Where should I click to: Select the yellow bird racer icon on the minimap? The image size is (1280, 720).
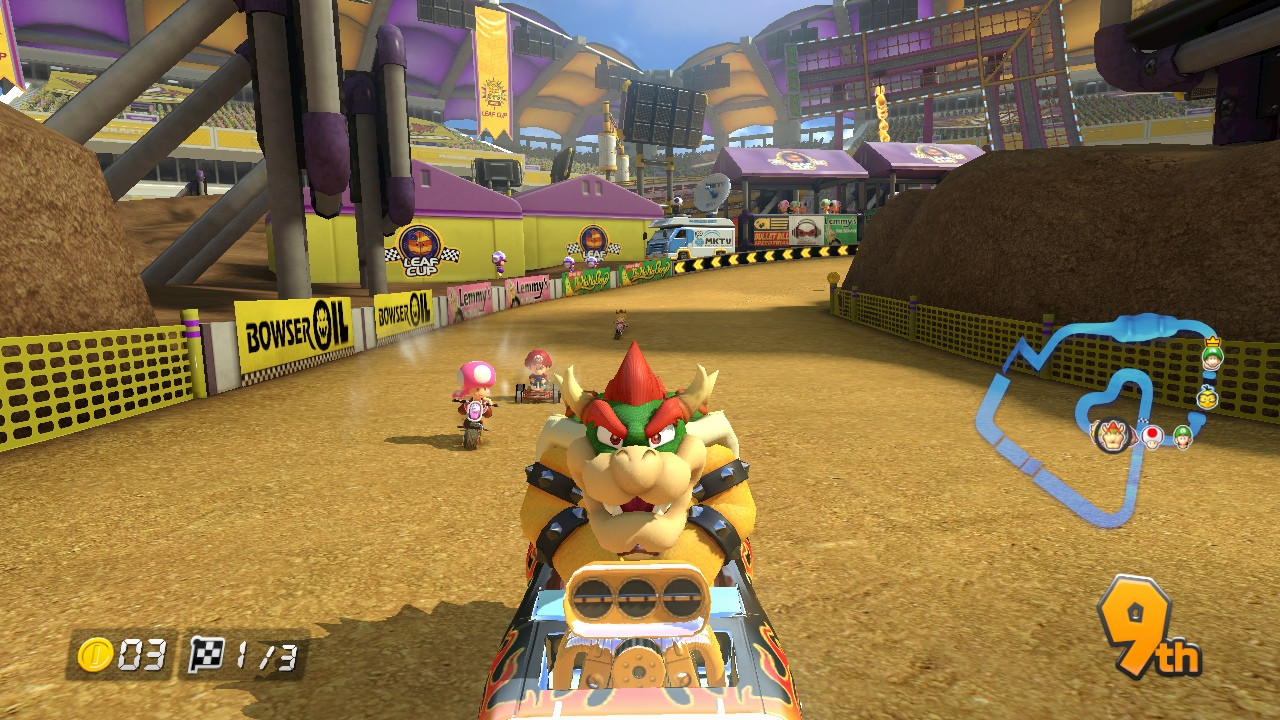click(x=1207, y=398)
